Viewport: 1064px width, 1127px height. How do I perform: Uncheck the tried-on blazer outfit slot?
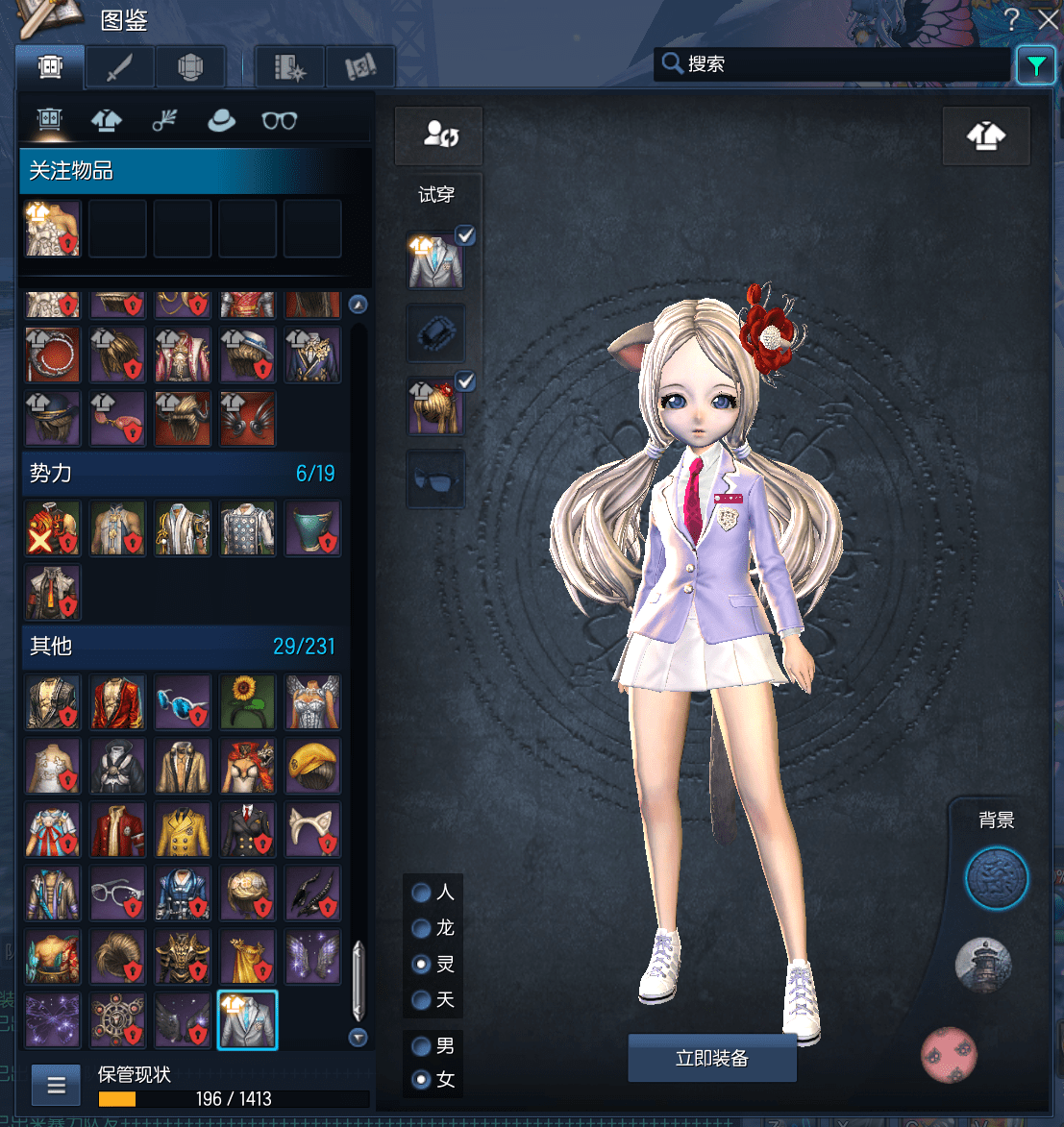[465, 235]
